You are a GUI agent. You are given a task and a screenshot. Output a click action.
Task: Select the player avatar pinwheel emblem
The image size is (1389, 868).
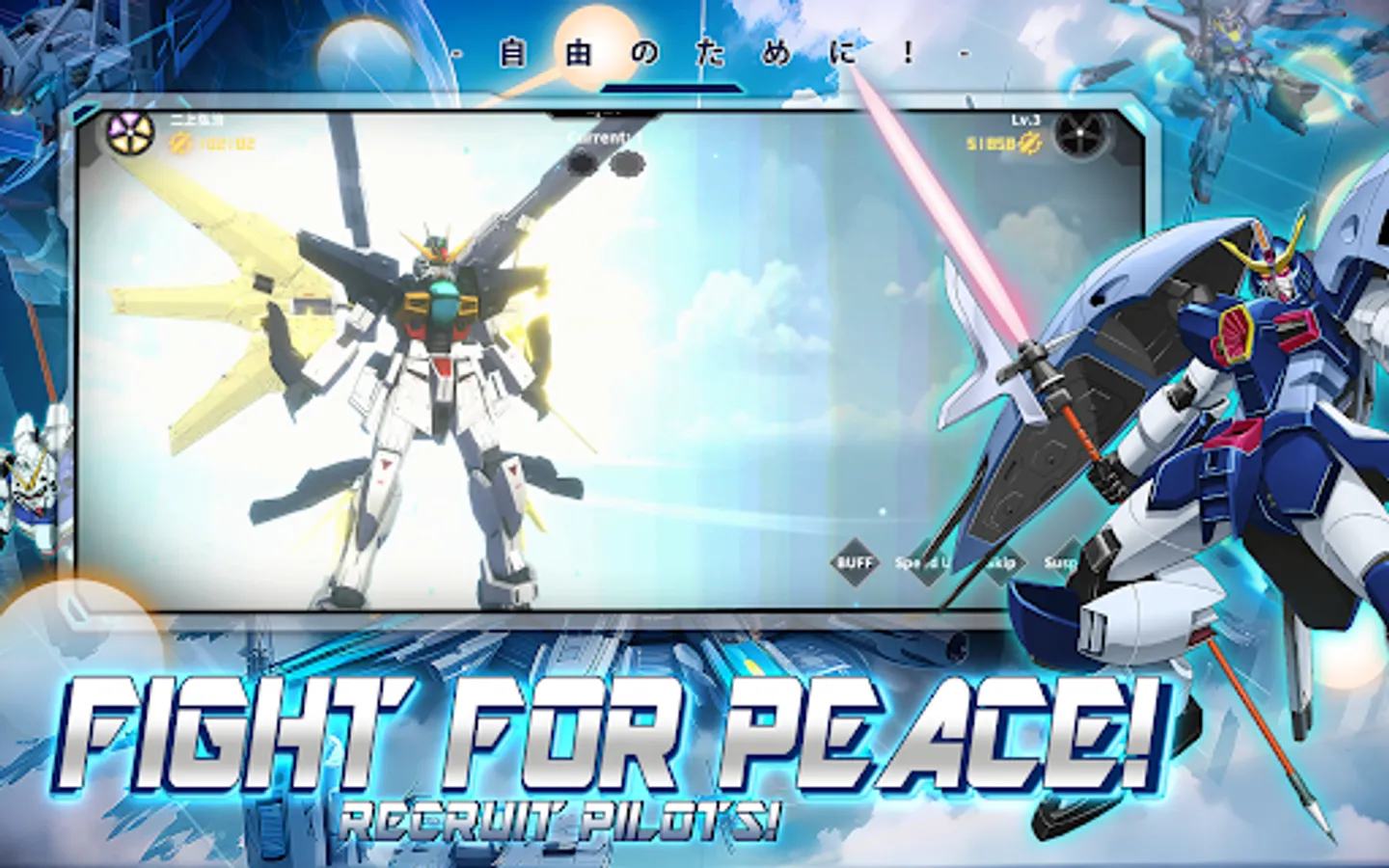(129, 136)
